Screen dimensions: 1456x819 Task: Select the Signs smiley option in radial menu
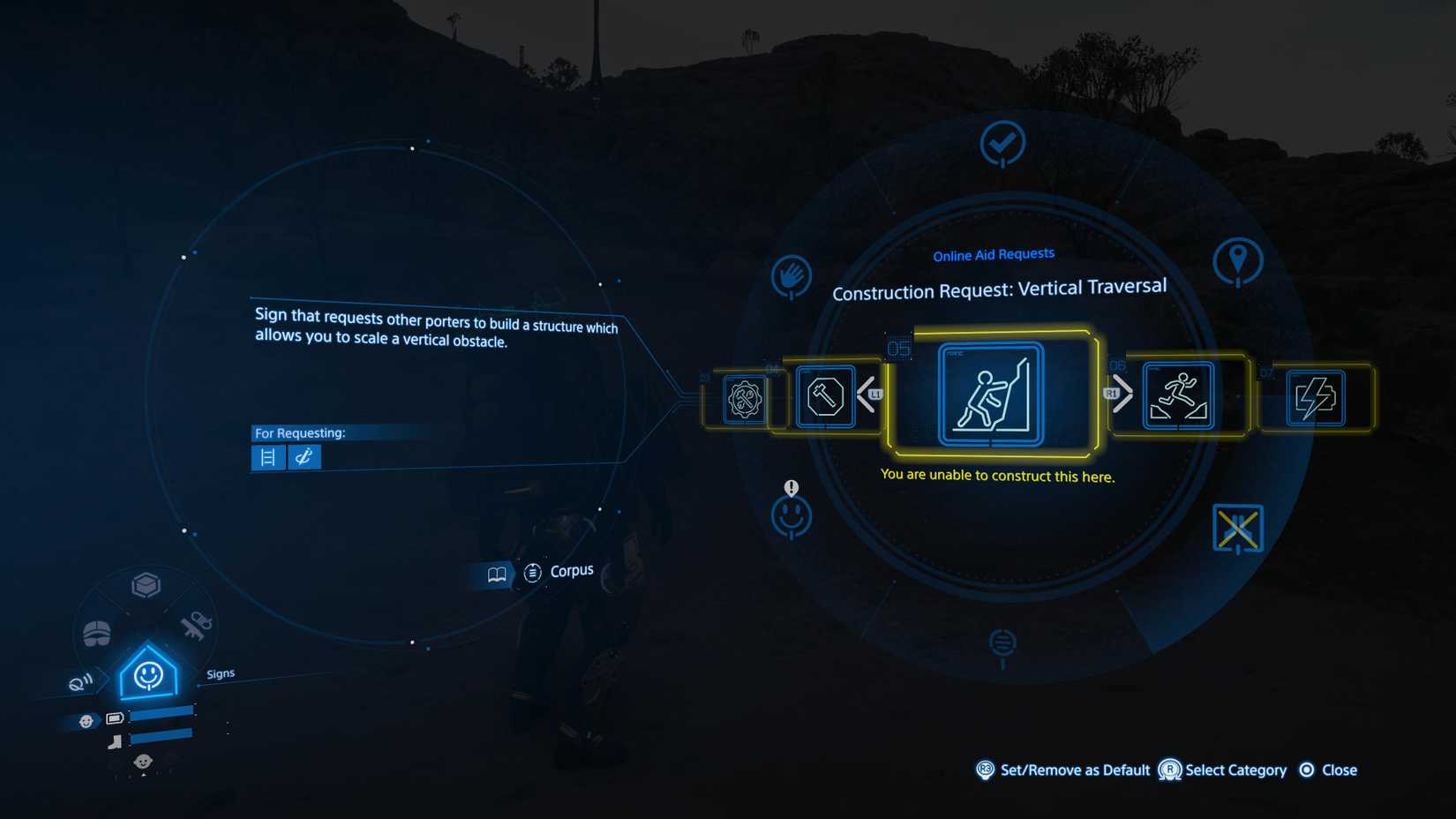tap(146, 675)
